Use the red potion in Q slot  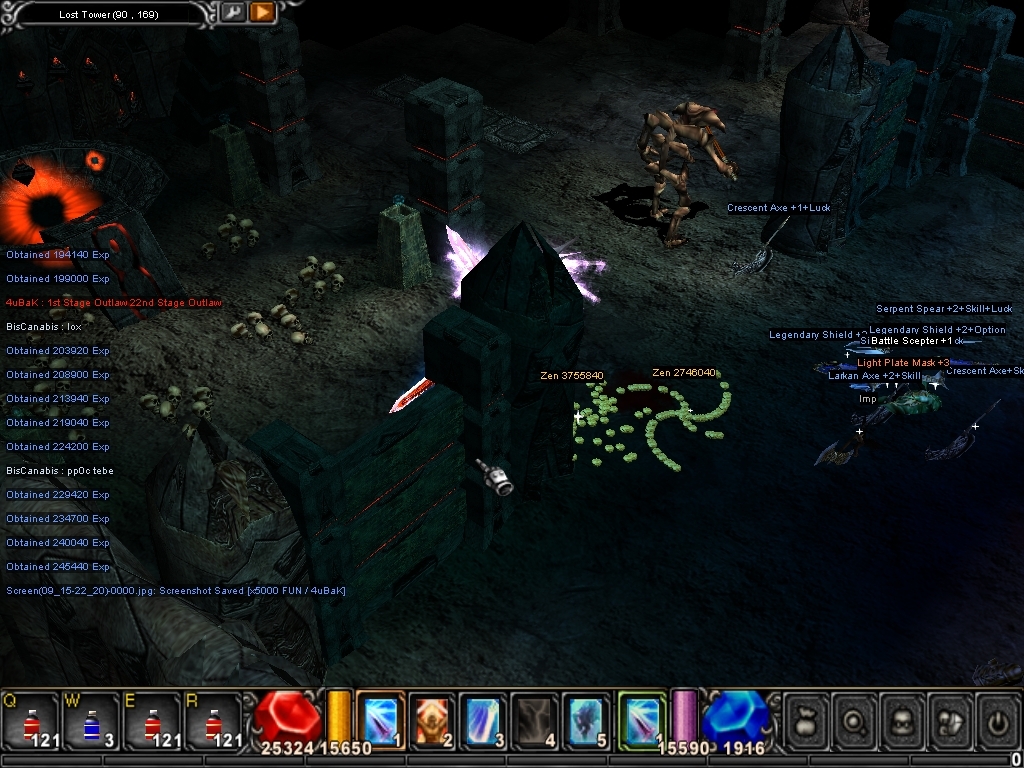coord(30,720)
